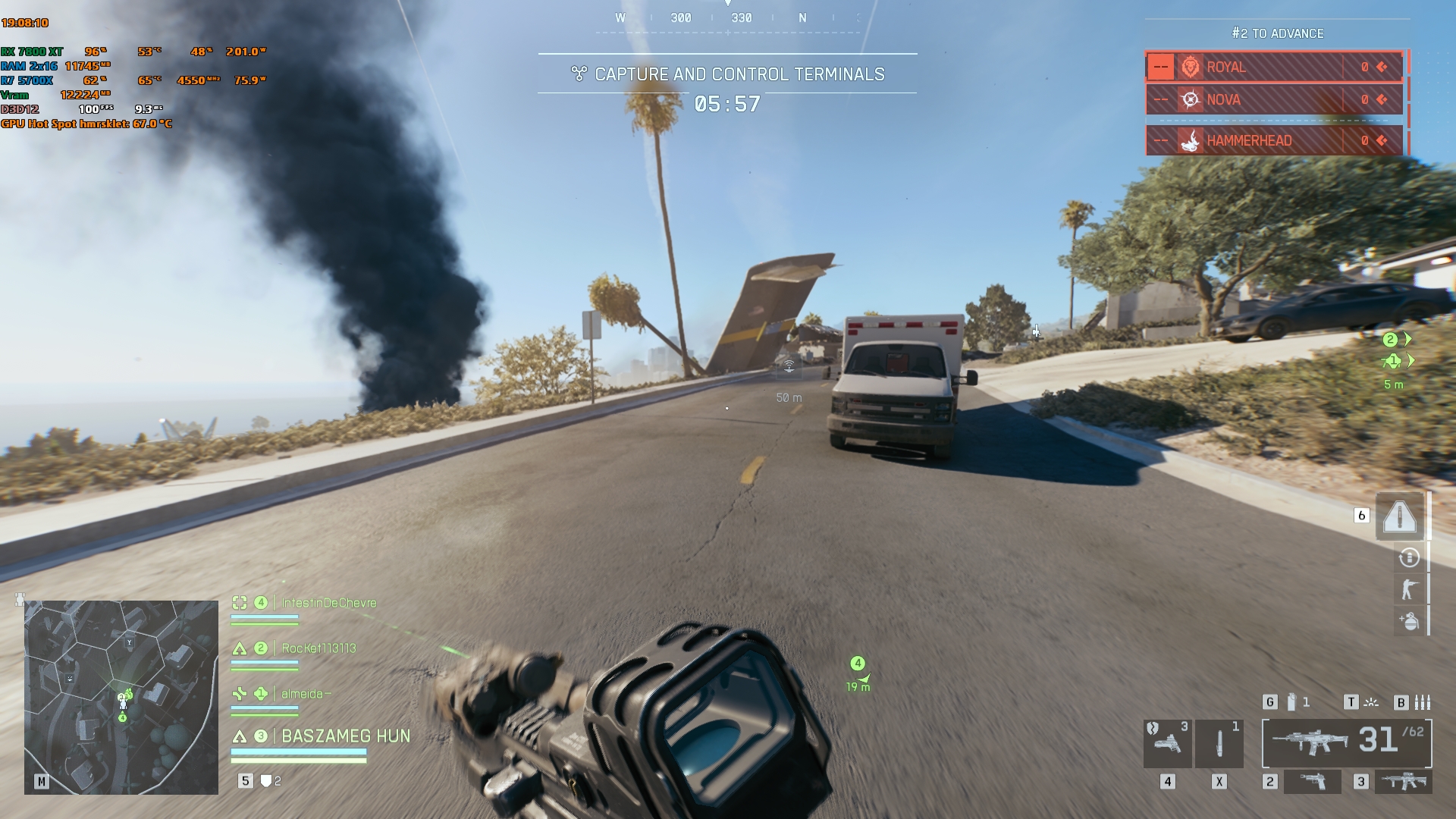This screenshot has height=819, width=1456.
Task: Click the Capture and Control Terminals objective banner
Action: 728,74
